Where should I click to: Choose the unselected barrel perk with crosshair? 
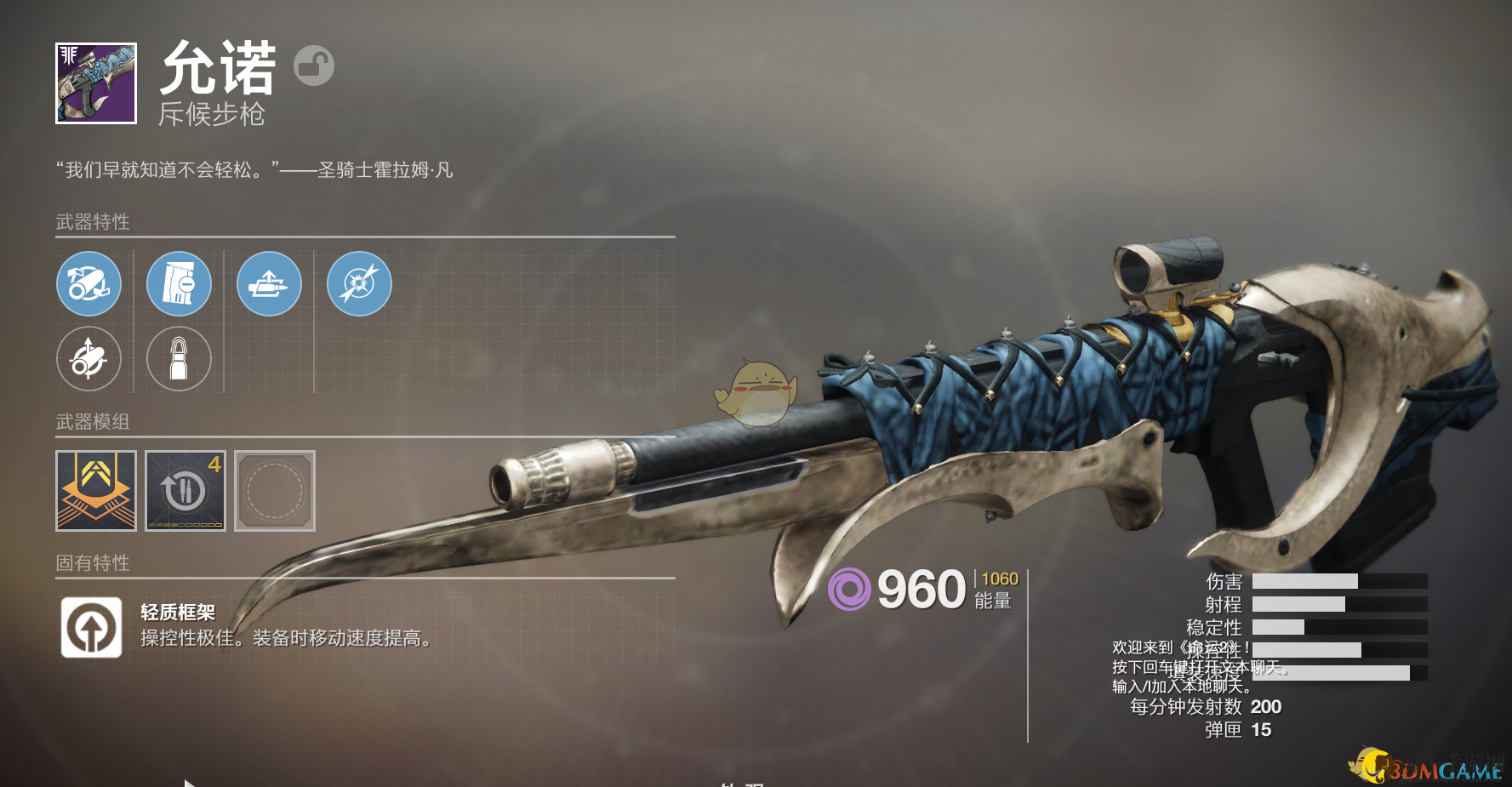pyautogui.click(x=89, y=359)
